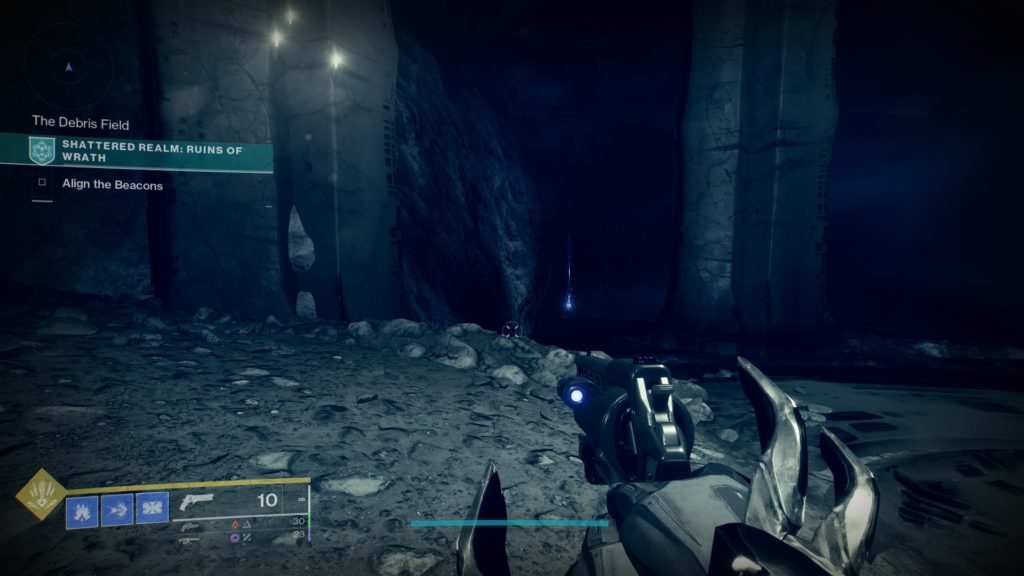Screen dimensions: 1024x576
Task: Open the Shattered Realm: Ruins of Wrath banner
Action: 150,151
